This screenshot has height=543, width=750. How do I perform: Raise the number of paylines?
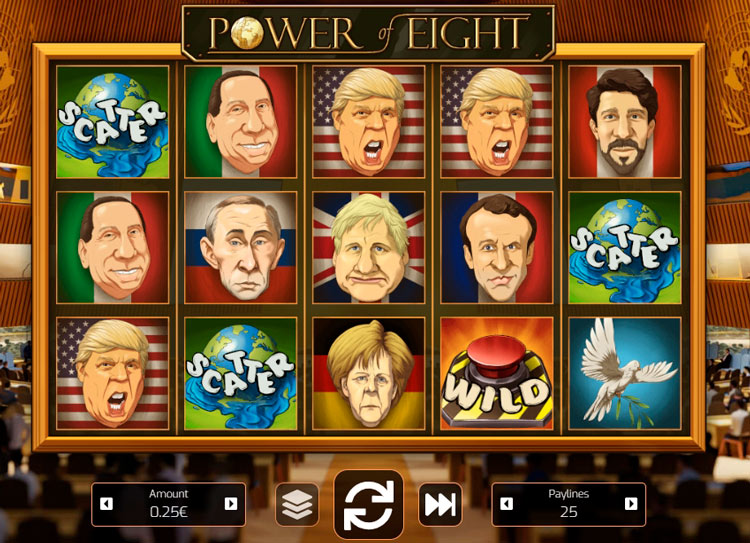(631, 504)
